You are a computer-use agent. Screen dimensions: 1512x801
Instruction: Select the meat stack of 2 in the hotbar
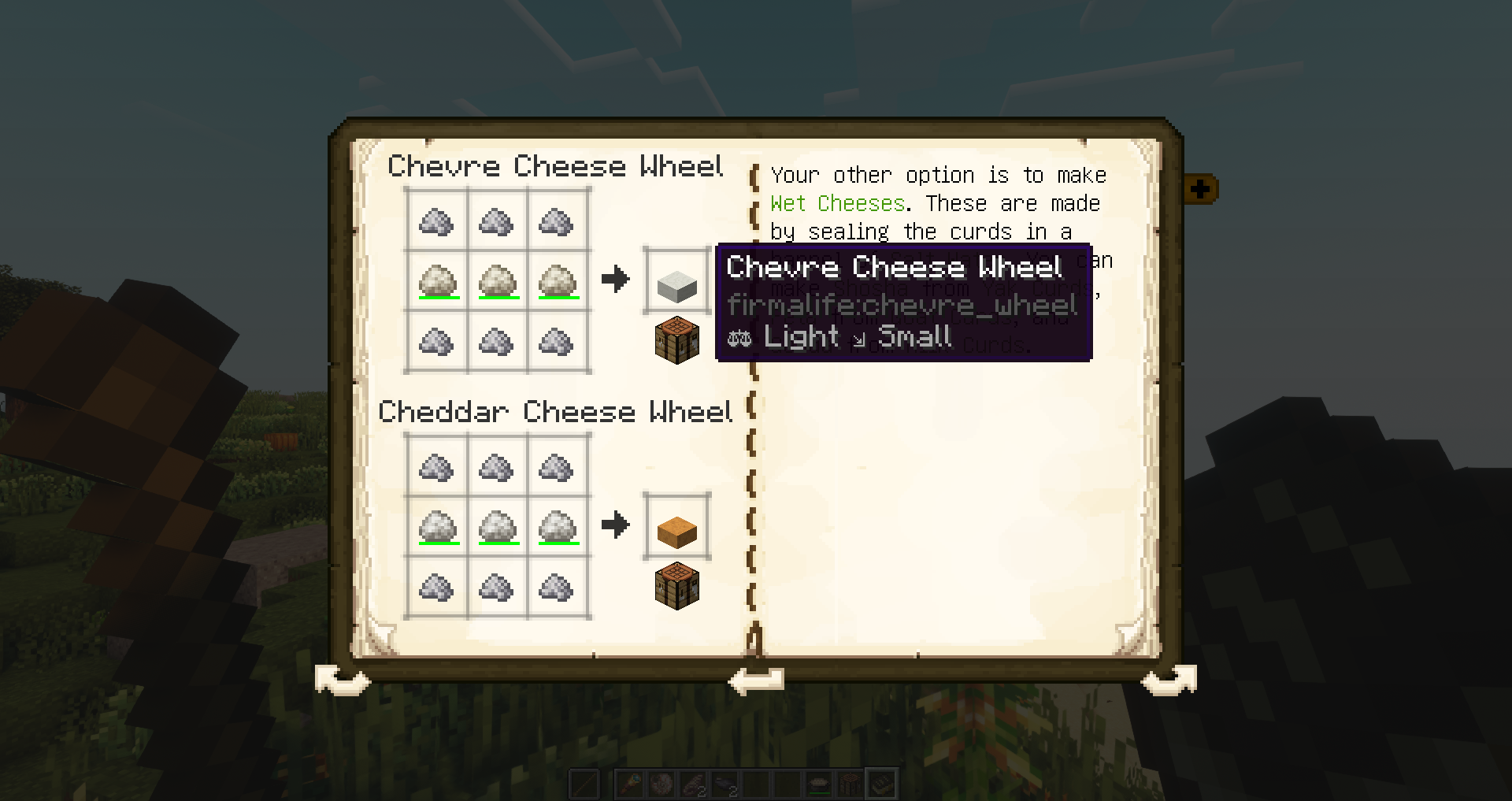(x=693, y=785)
